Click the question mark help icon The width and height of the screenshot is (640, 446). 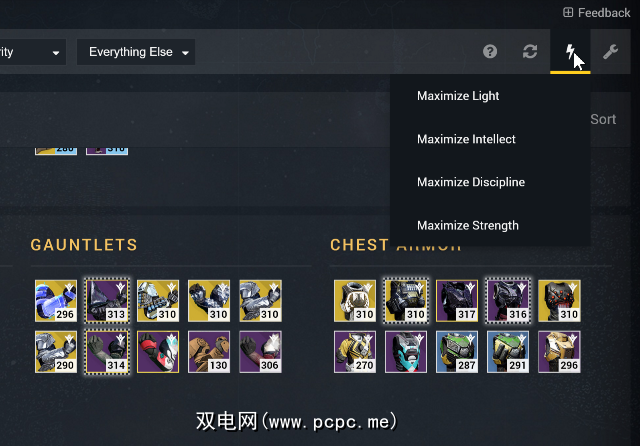pyautogui.click(x=490, y=52)
